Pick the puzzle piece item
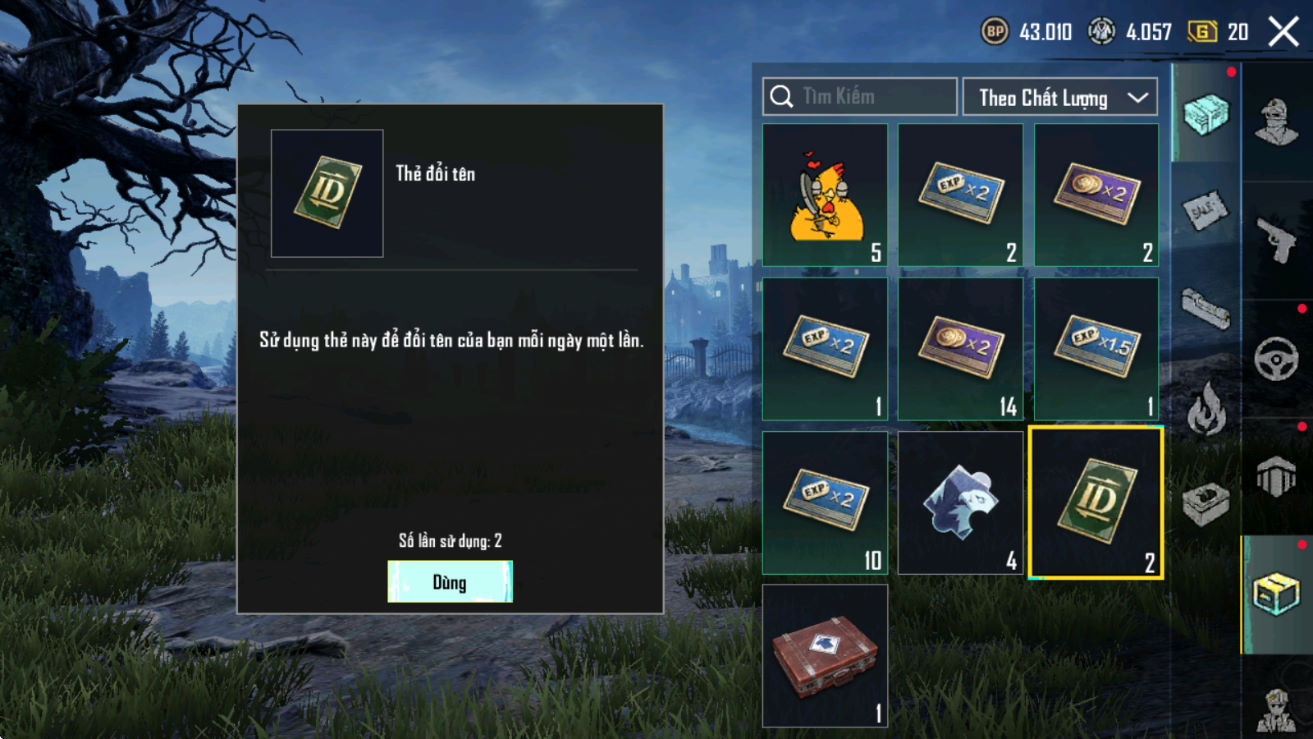1313x739 pixels. click(x=960, y=503)
